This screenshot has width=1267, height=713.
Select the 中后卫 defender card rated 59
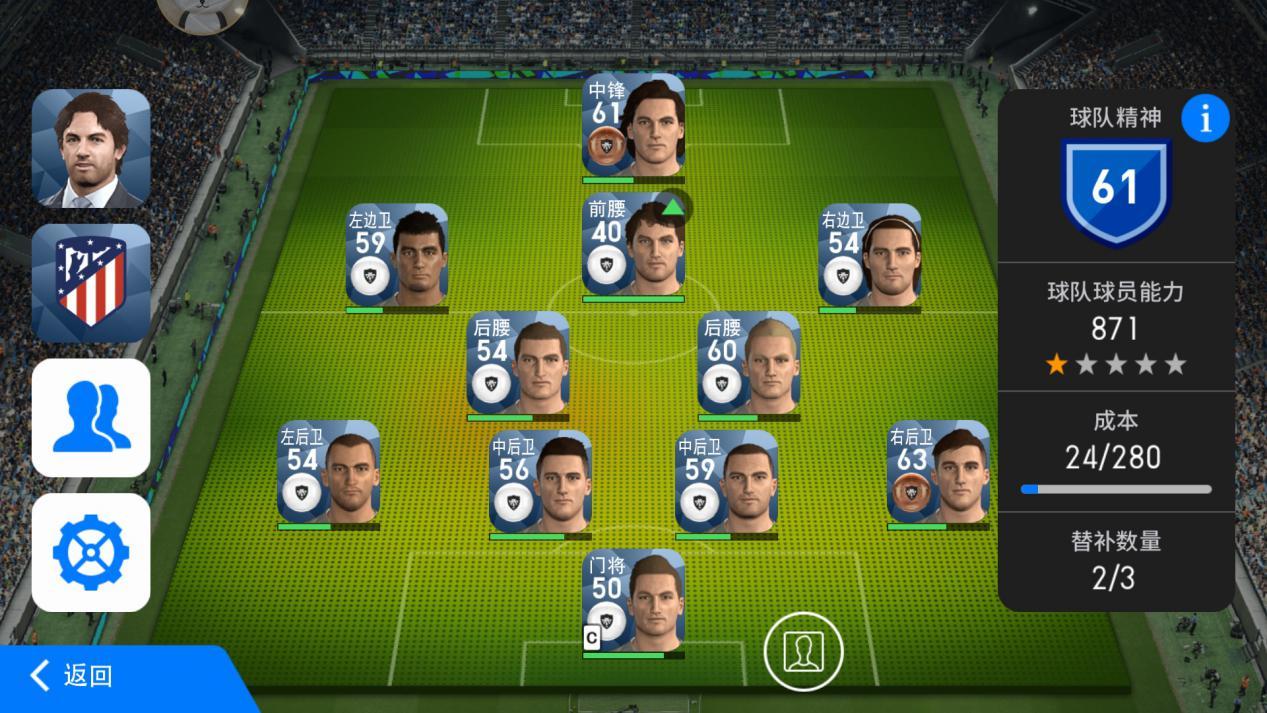coord(726,483)
